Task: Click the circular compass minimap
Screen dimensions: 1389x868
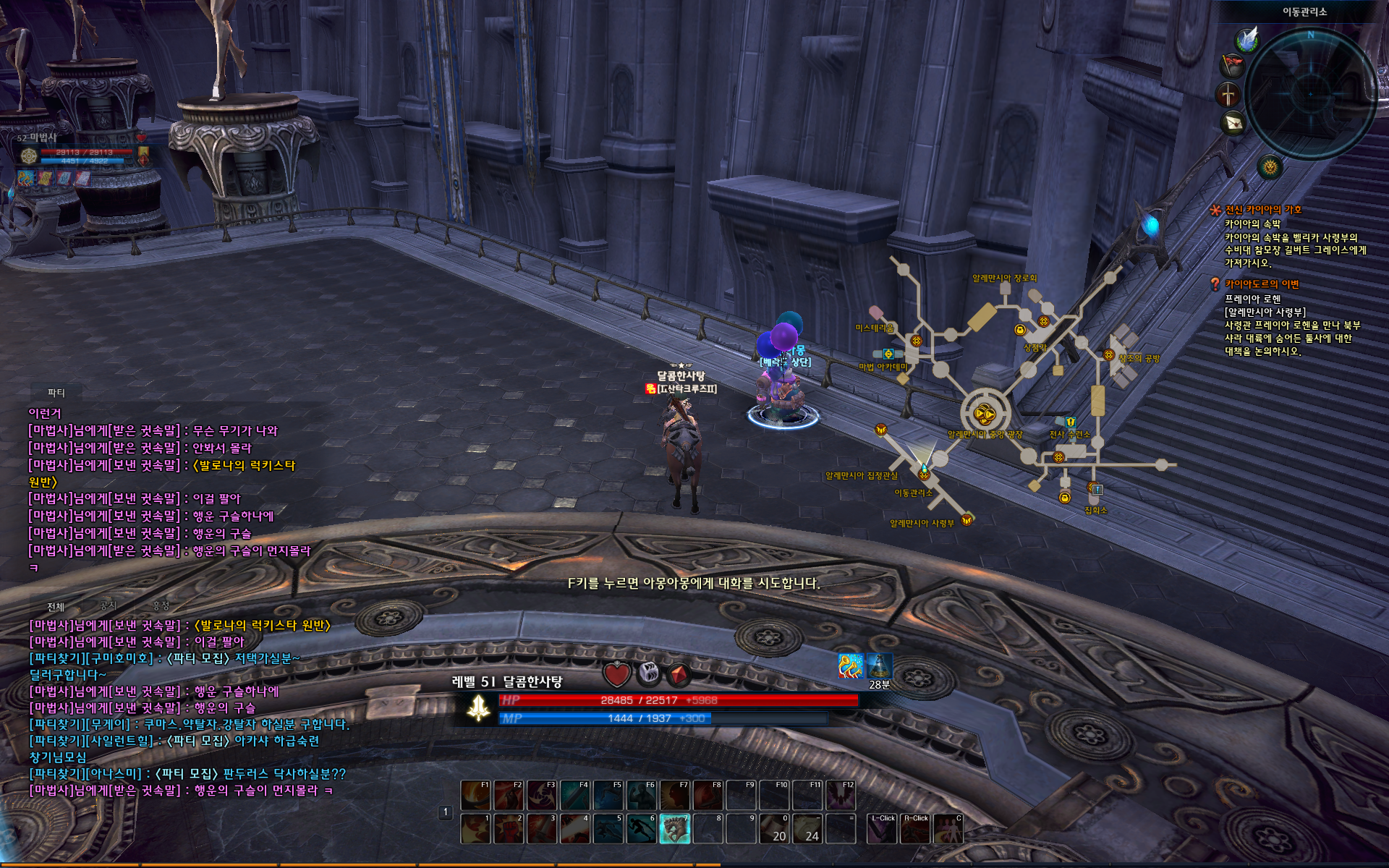Action: (x=1310, y=93)
